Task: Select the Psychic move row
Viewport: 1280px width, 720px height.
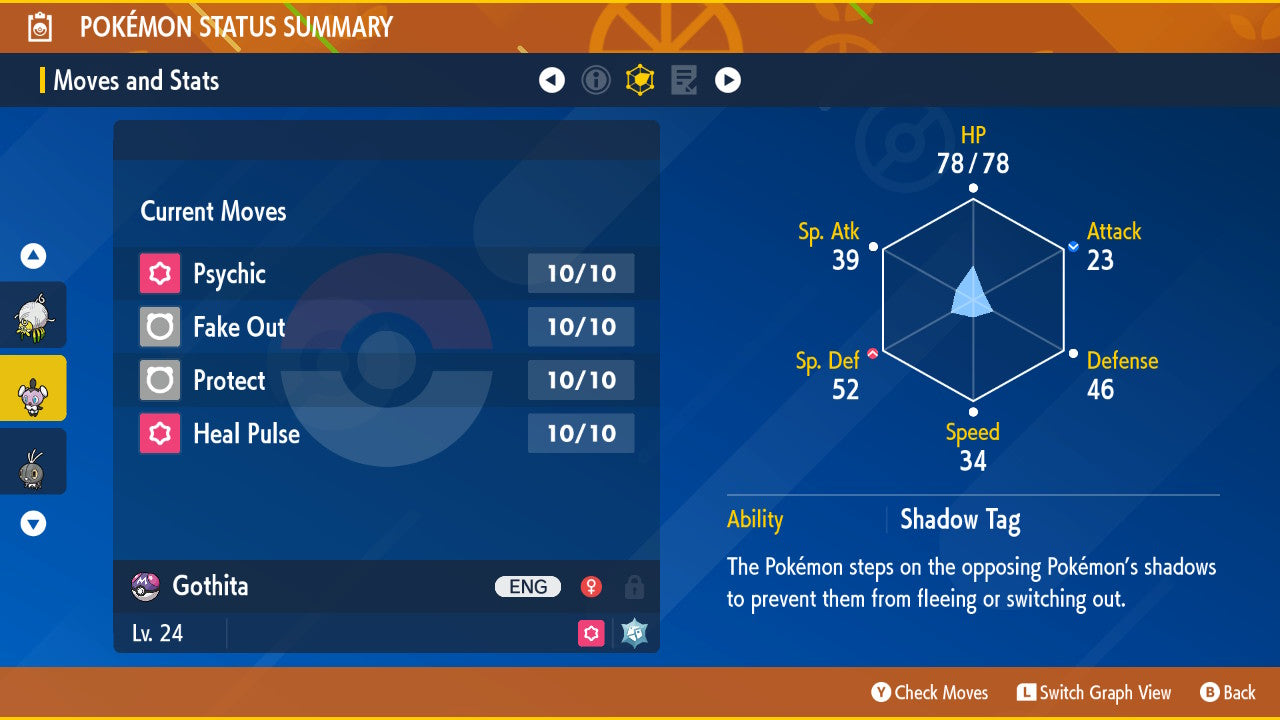Action: pos(386,274)
